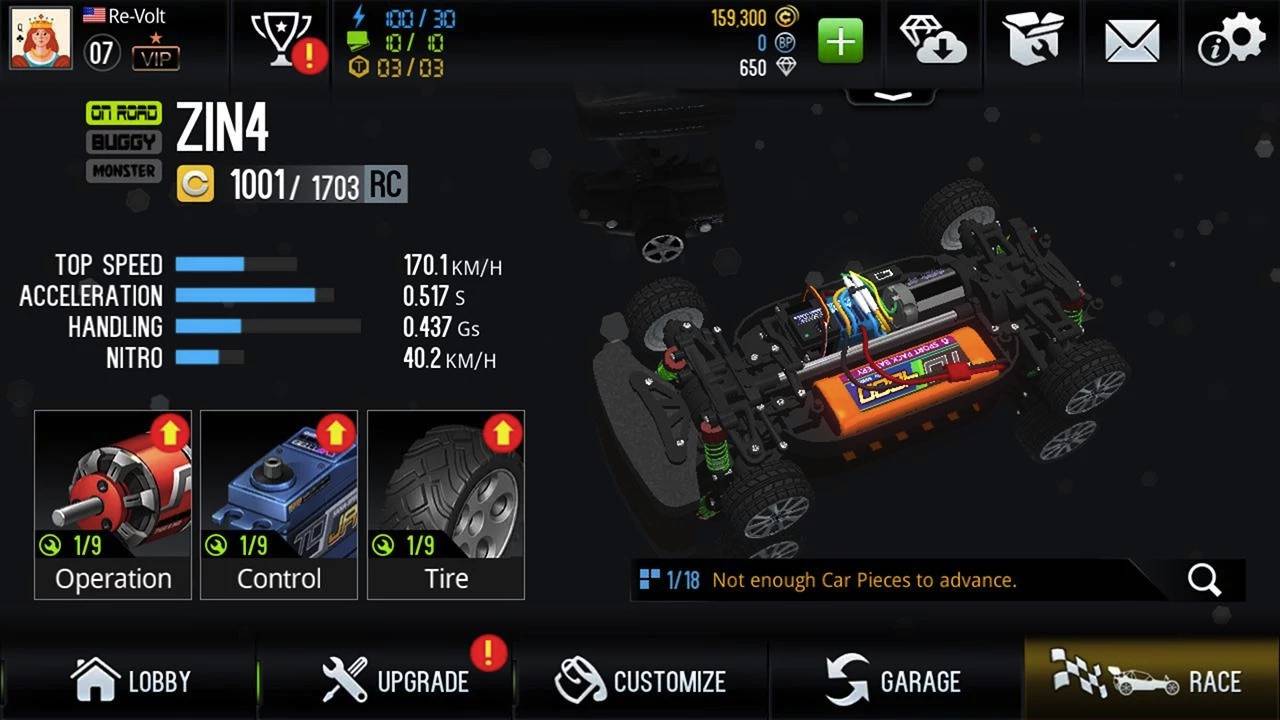Choose the Control servo upgrade card

[279, 504]
